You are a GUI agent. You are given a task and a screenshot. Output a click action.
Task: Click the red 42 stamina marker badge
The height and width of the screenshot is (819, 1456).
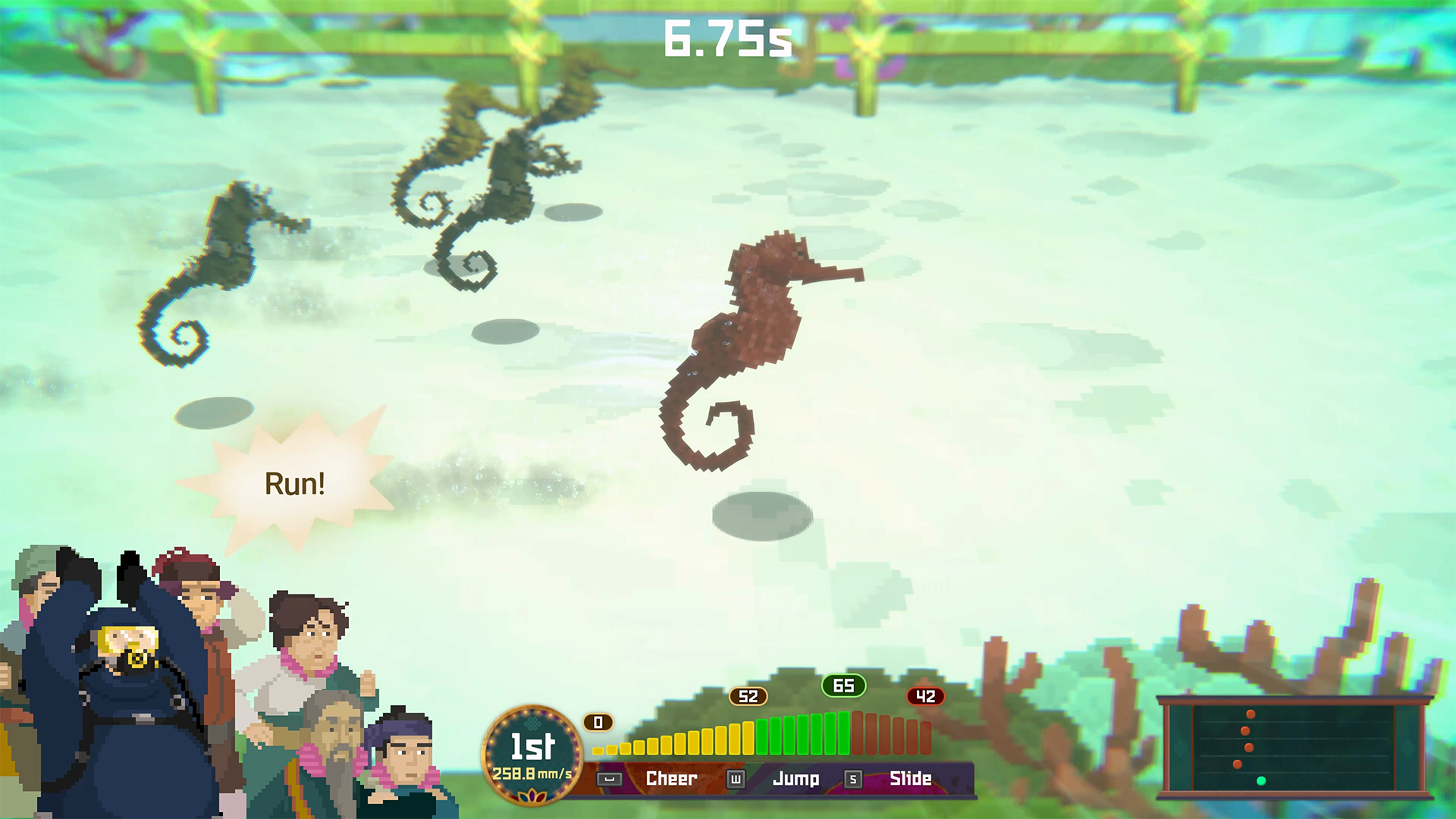point(927,696)
